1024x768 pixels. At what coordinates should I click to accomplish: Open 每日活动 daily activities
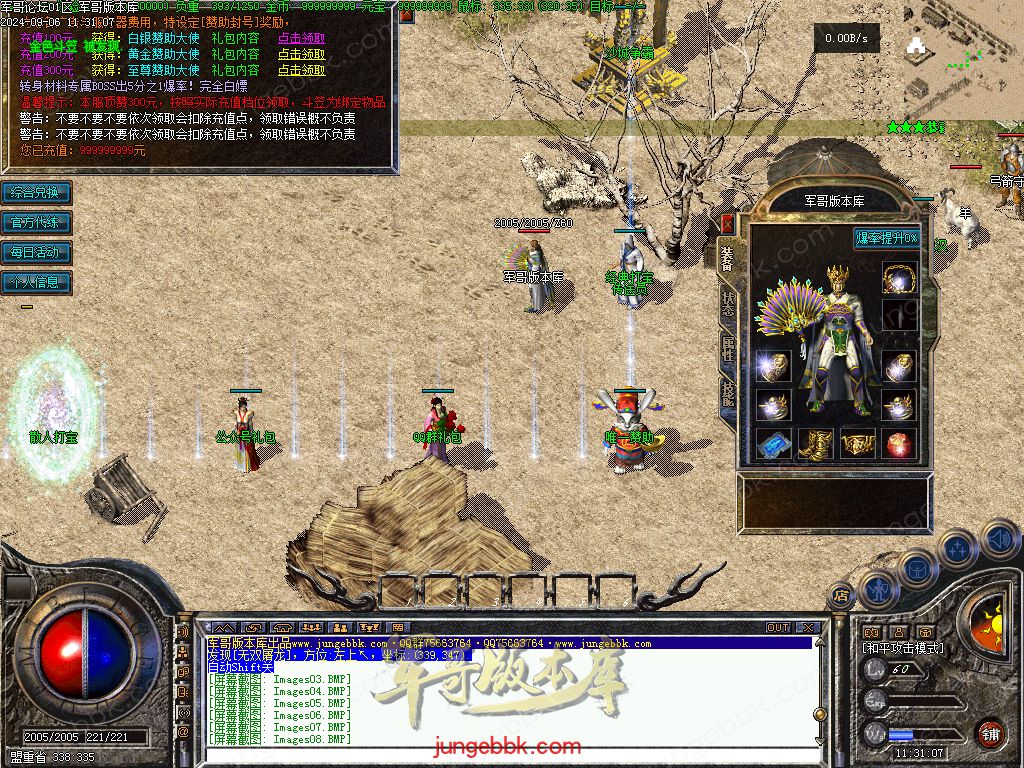35,252
